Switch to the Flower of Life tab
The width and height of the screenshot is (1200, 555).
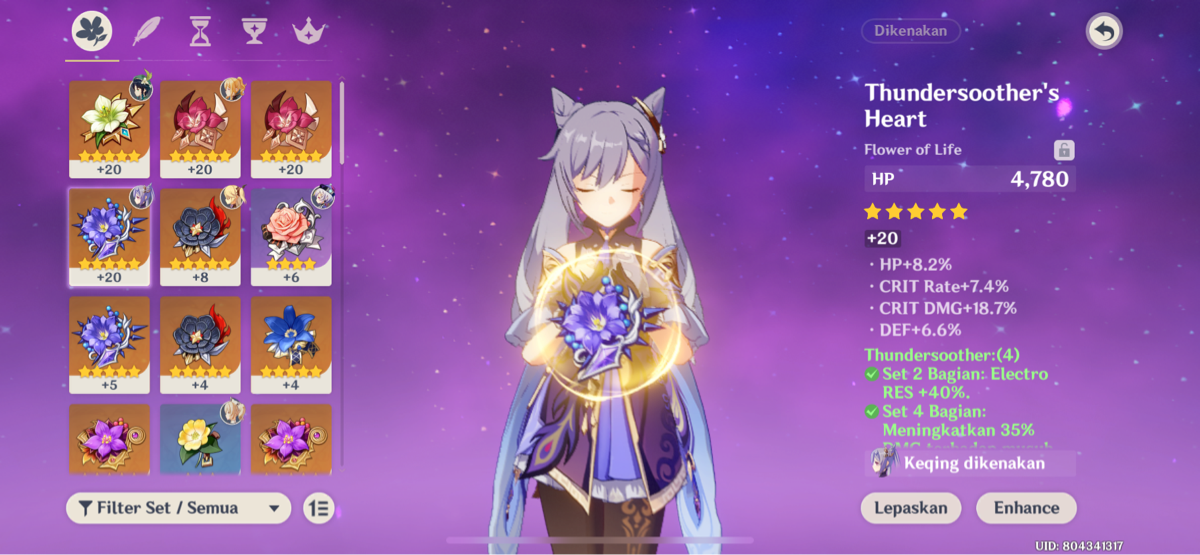(x=92, y=32)
